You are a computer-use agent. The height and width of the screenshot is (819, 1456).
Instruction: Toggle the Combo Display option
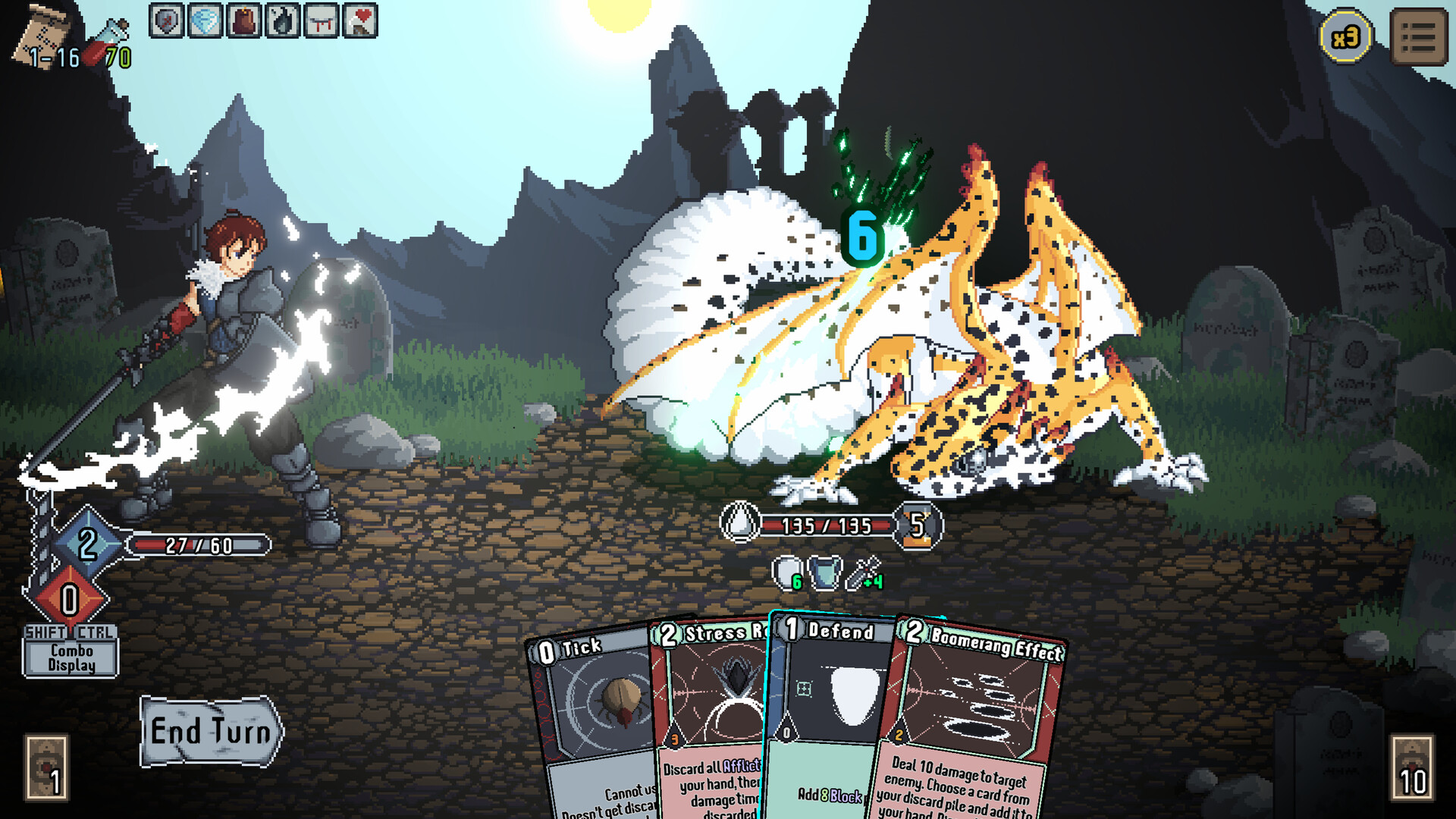[71, 658]
